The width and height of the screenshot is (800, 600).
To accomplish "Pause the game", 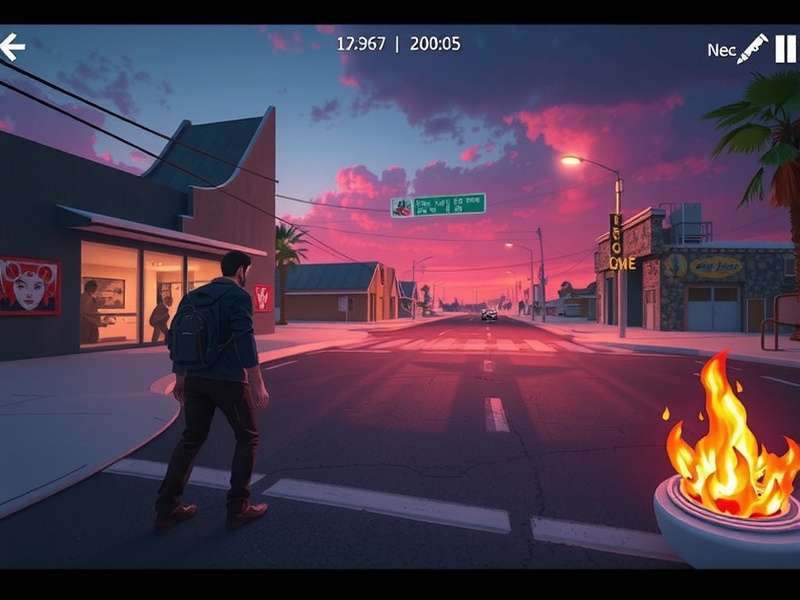I will pyautogui.click(x=785, y=49).
